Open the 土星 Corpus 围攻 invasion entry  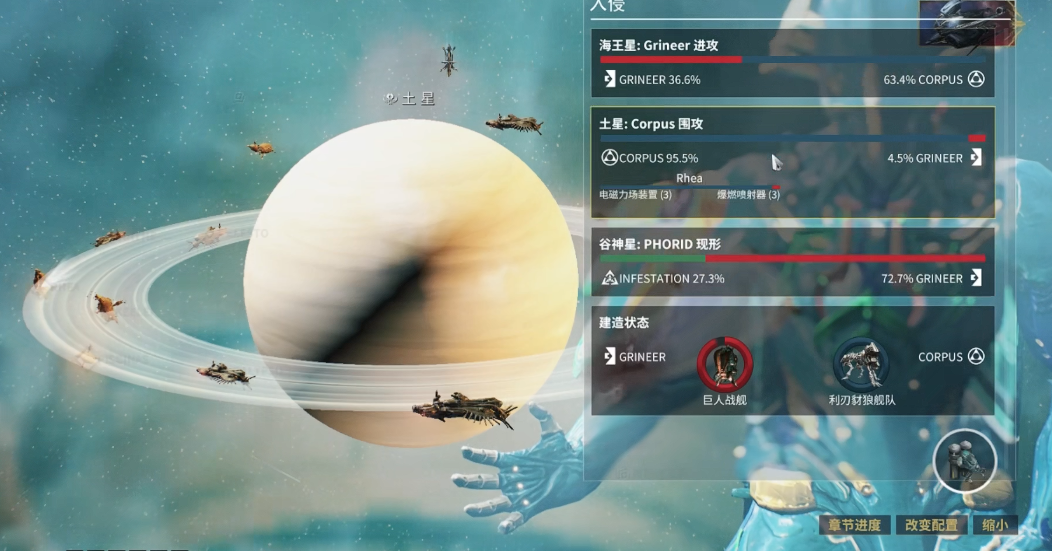tap(792, 125)
